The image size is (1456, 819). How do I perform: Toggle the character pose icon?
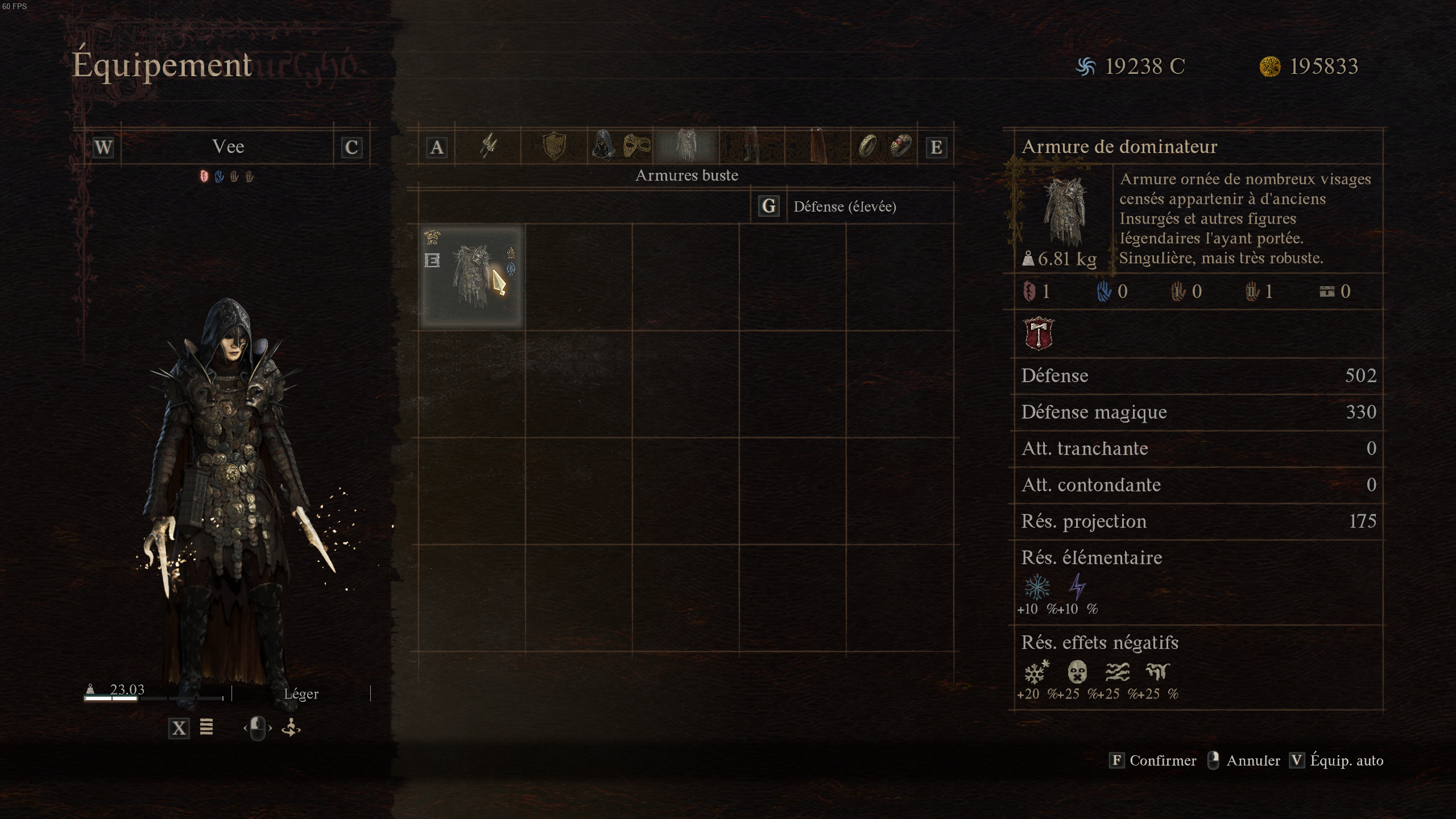coord(292,729)
